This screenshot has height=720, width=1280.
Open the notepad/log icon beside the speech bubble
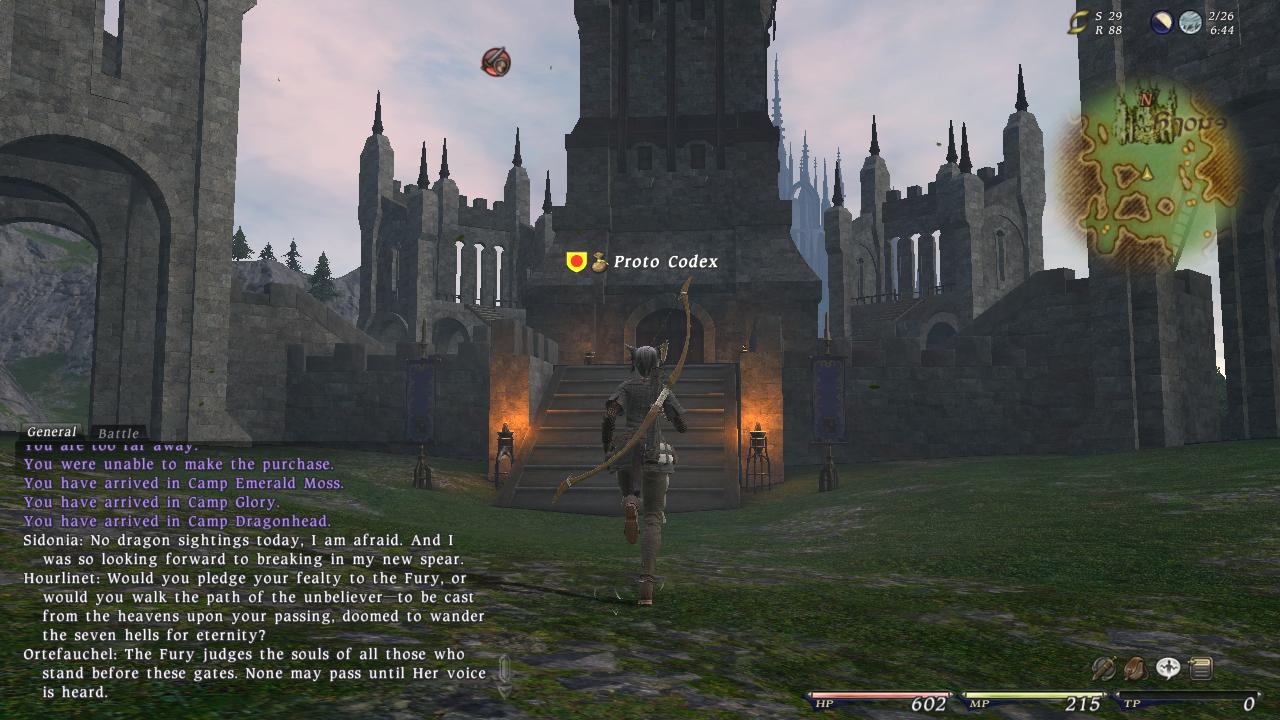coord(1199,669)
